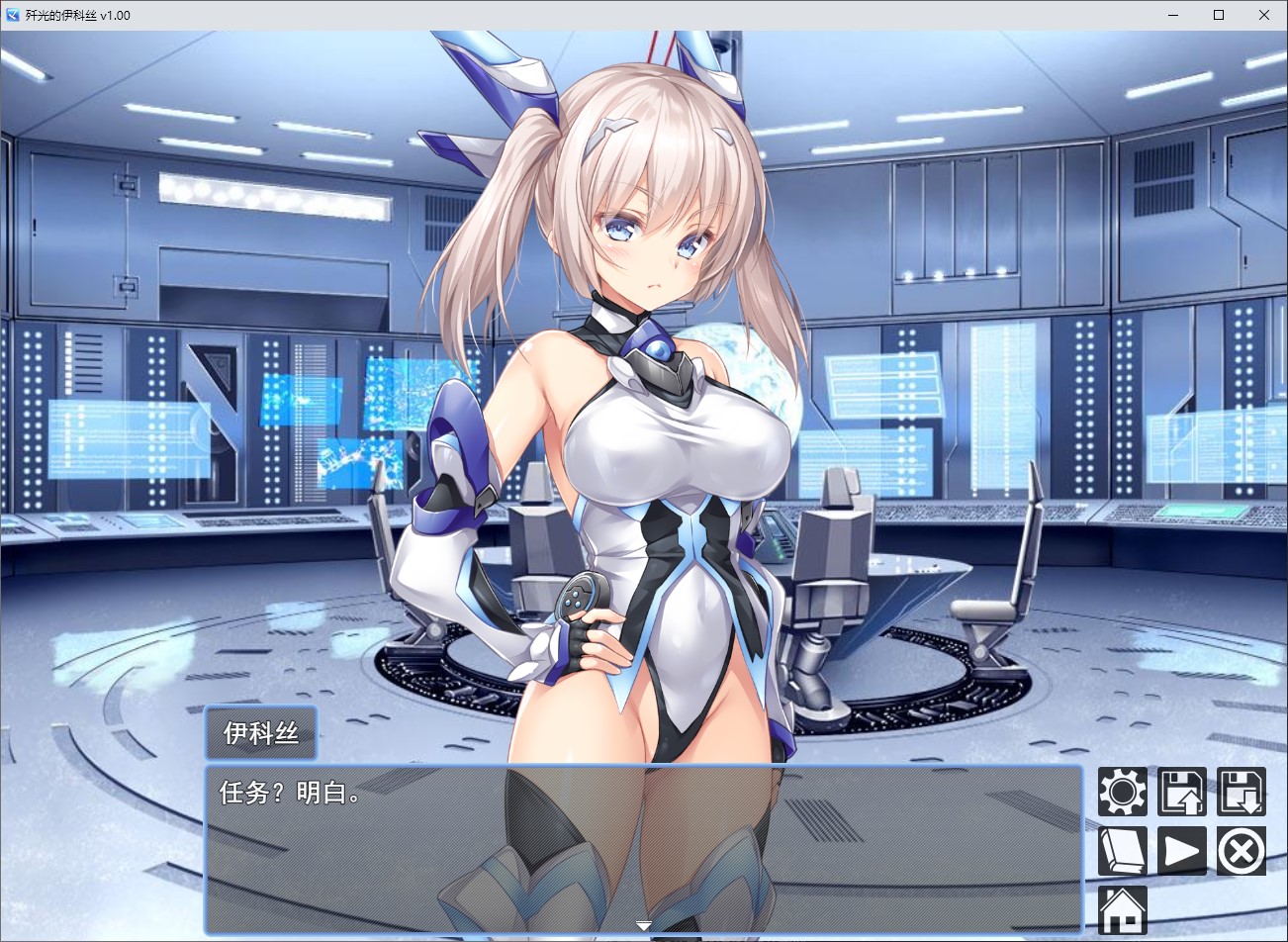Enable skip mode with the play arrow icon

click(1181, 851)
